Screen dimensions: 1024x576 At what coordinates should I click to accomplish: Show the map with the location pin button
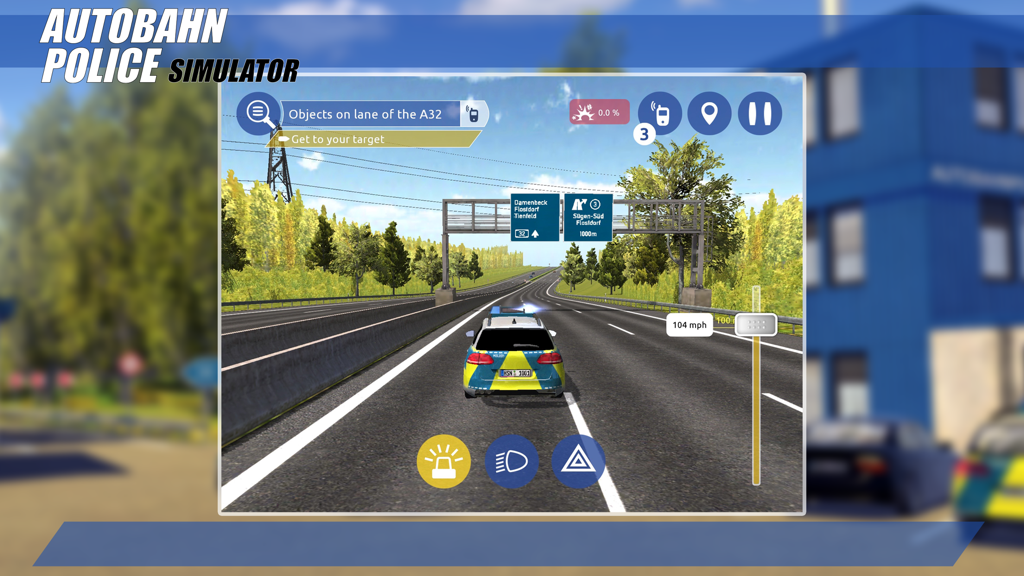click(709, 113)
